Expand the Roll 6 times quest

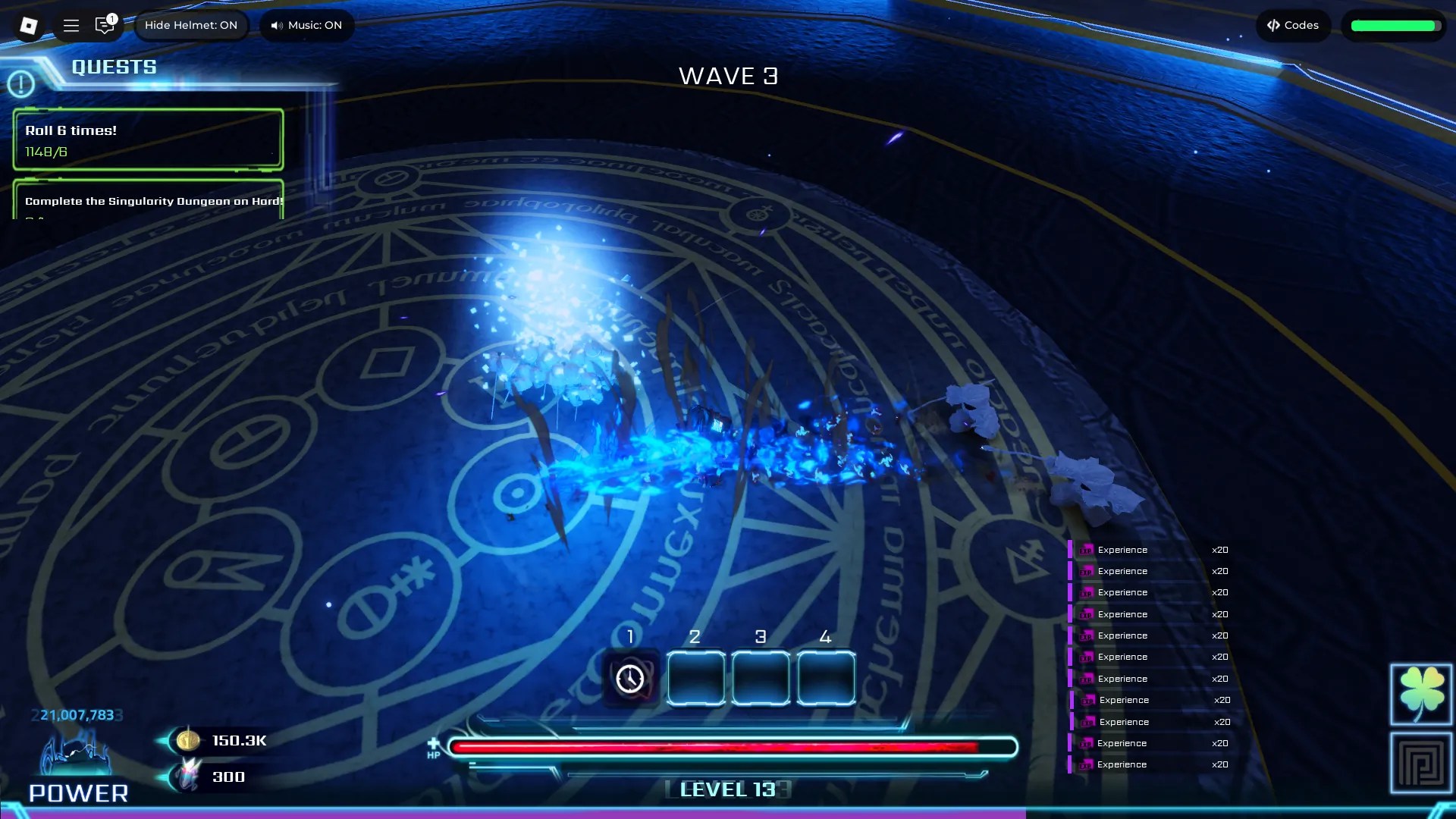(147, 140)
